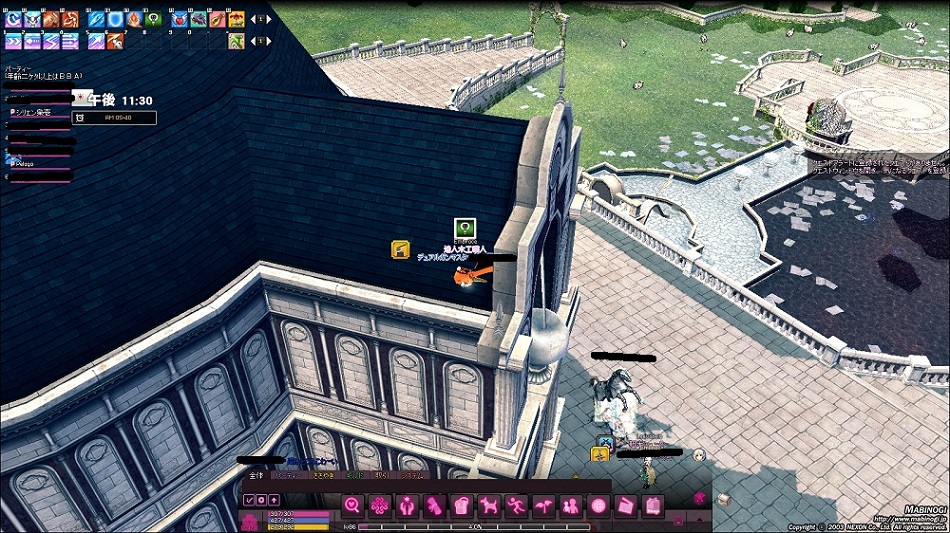
Task: Open the magnifier heart menu button
Action: (352, 505)
